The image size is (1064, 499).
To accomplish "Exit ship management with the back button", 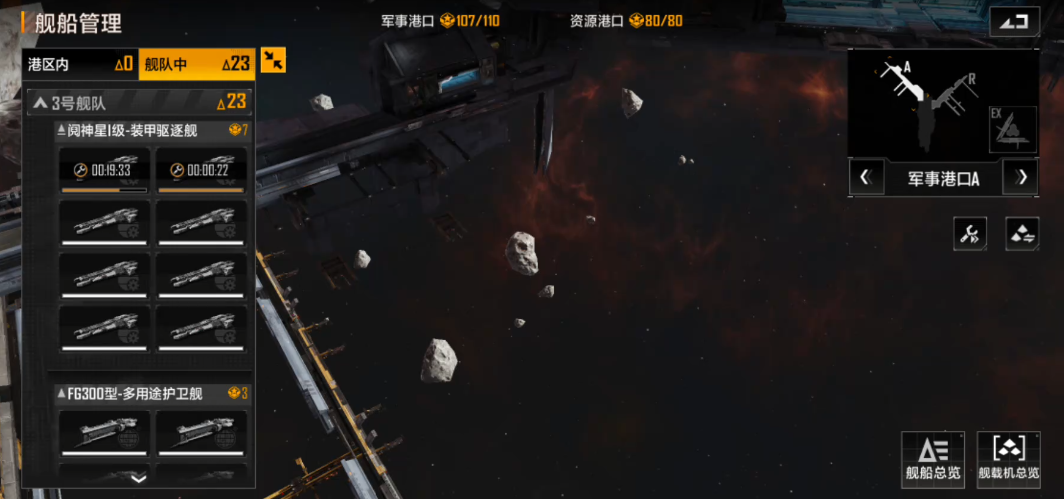I will pos(1014,22).
